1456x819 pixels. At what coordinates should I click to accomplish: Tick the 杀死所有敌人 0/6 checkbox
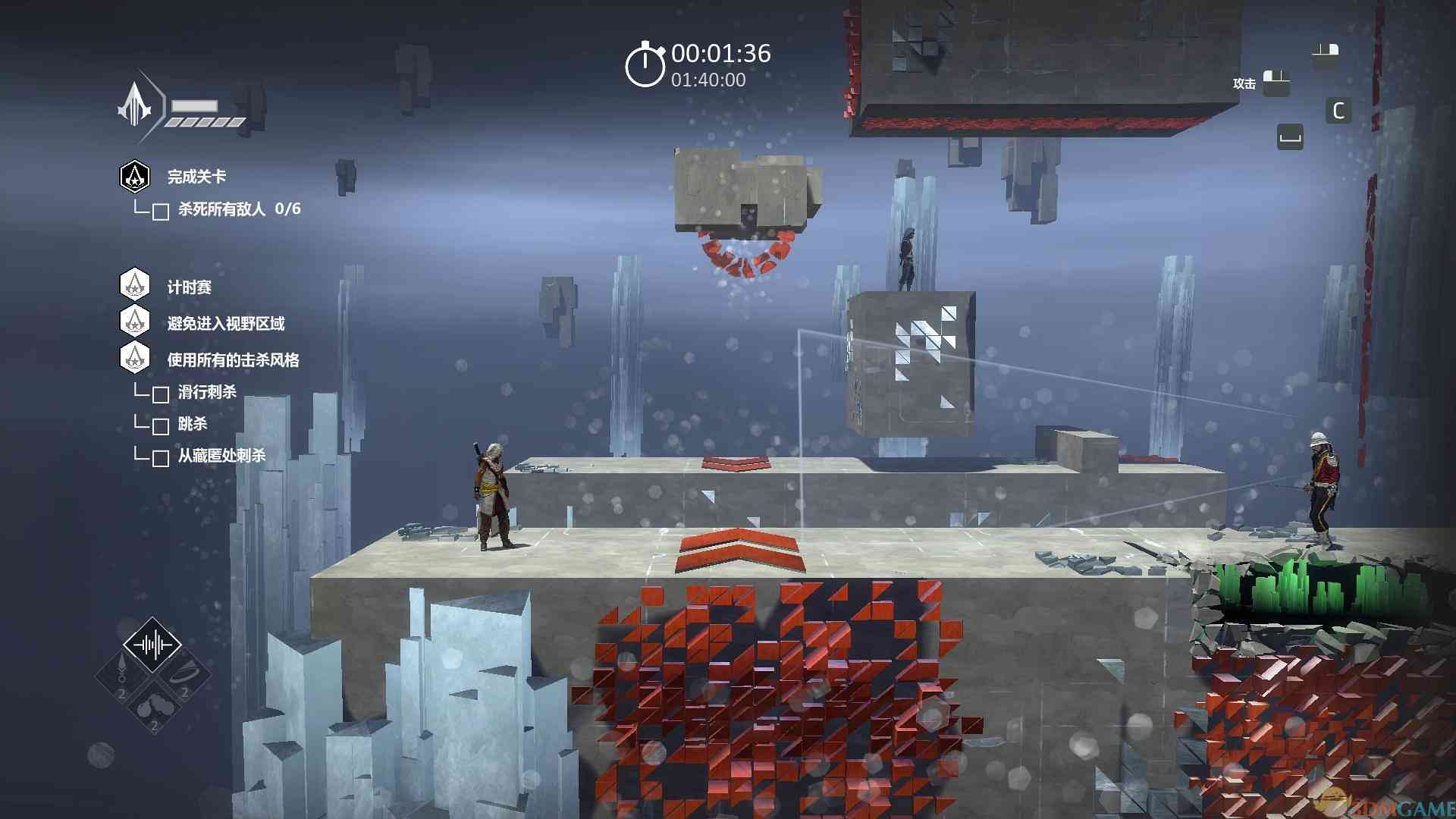coord(161,212)
